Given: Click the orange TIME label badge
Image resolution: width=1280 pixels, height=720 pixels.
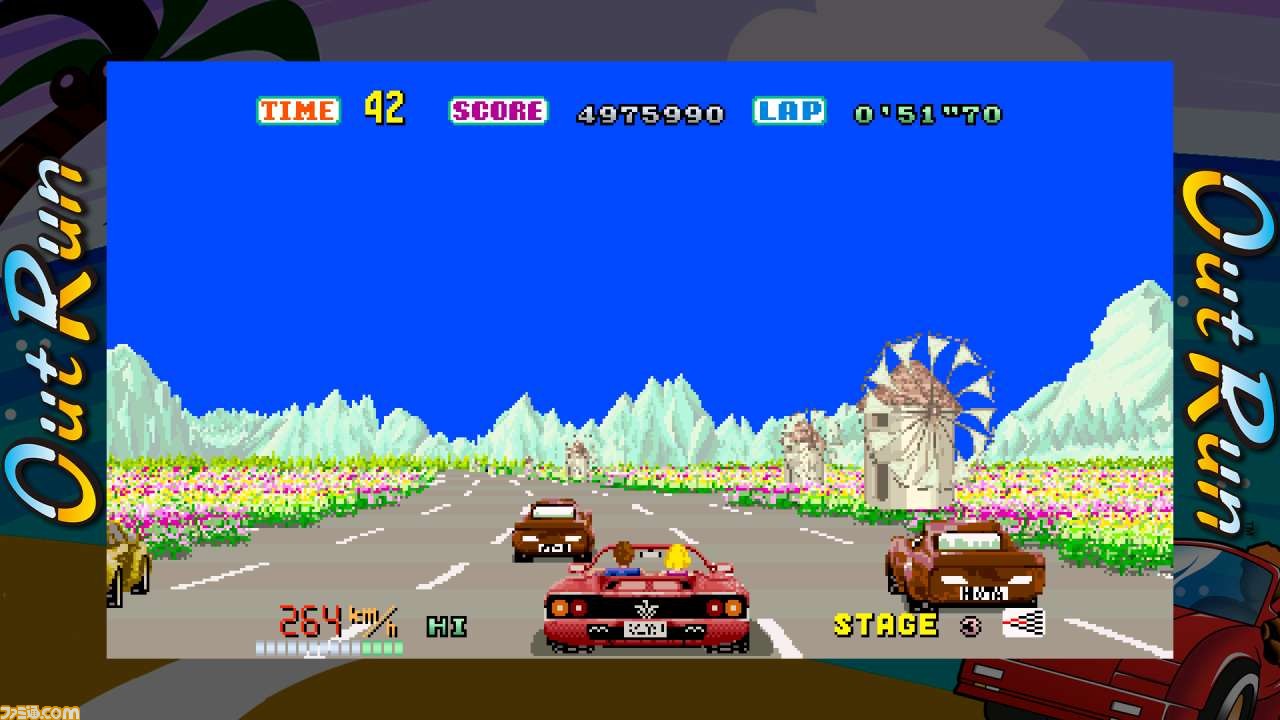Looking at the screenshot, I should (x=299, y=110).
